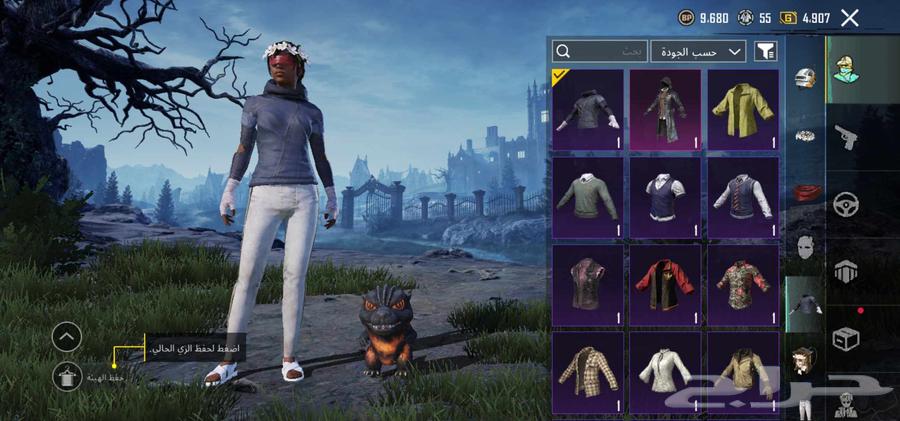
Task: Save the current outfit with hanger button
Action: point(66,376)
